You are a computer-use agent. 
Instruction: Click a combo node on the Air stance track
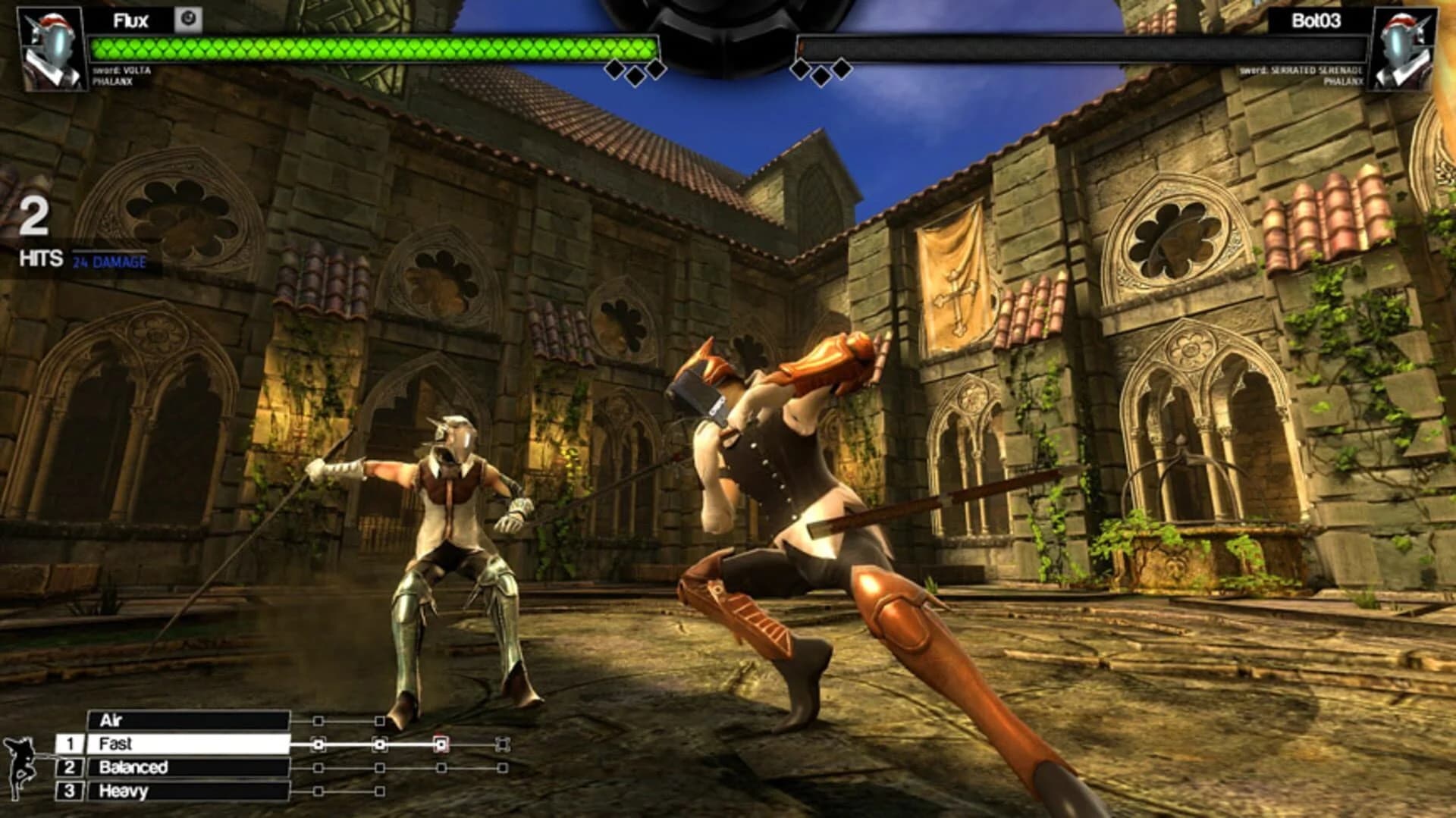(318, 721)
